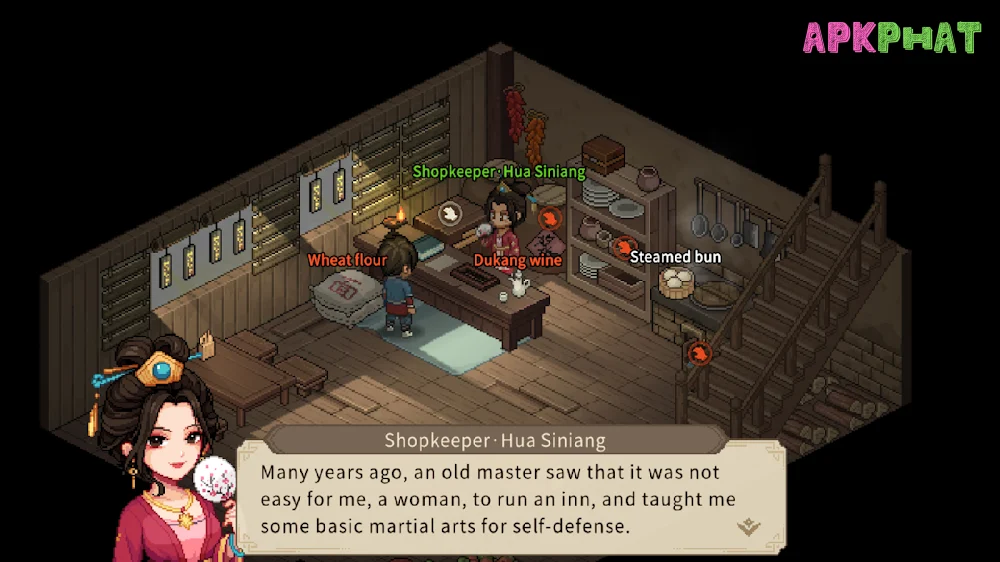1000x562 pixels.
Task: Tap the white hand interaction marker
Action: coord(450,212)
